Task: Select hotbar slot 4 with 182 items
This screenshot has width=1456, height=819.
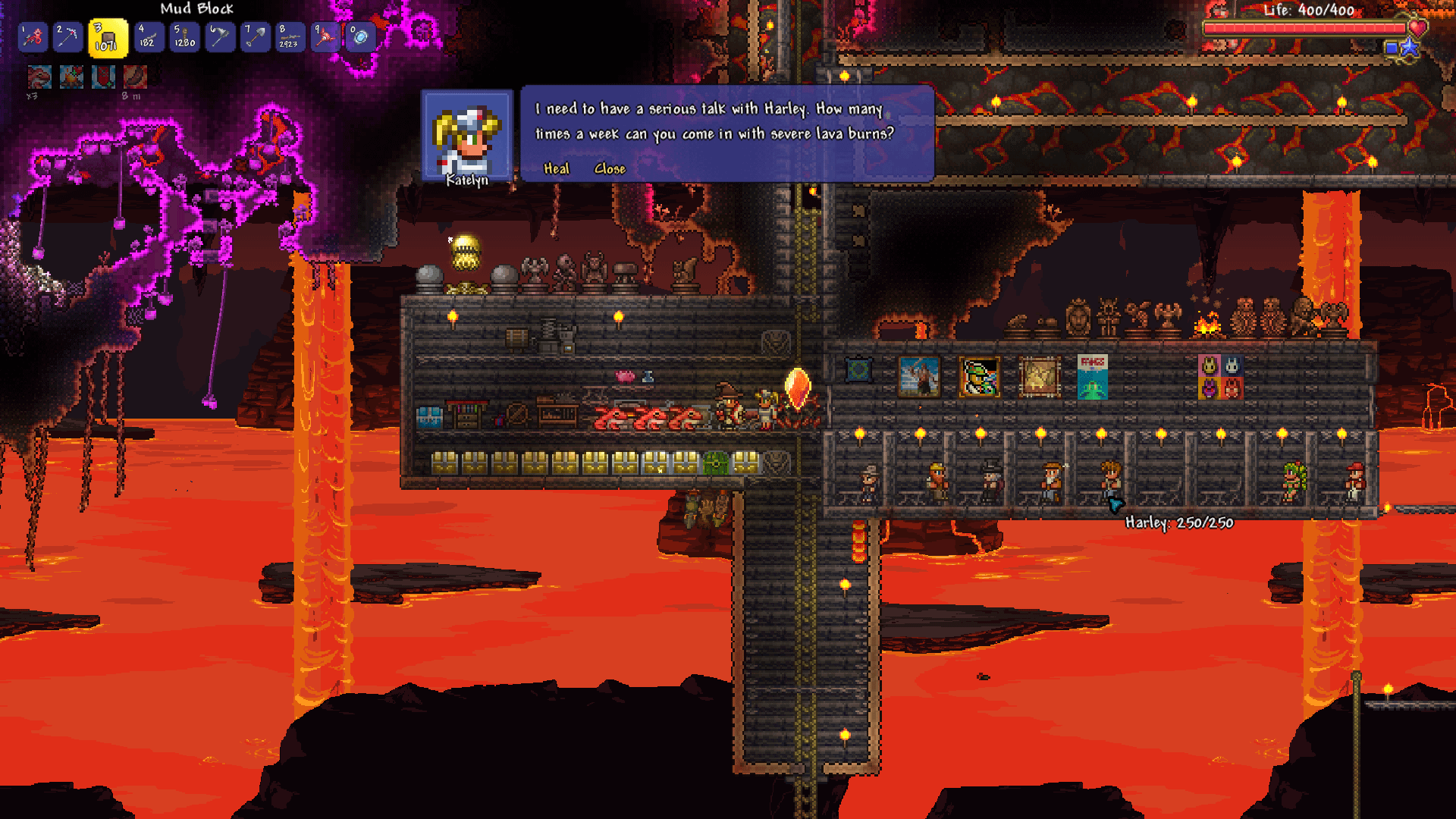Action: (x=147, y=37)
